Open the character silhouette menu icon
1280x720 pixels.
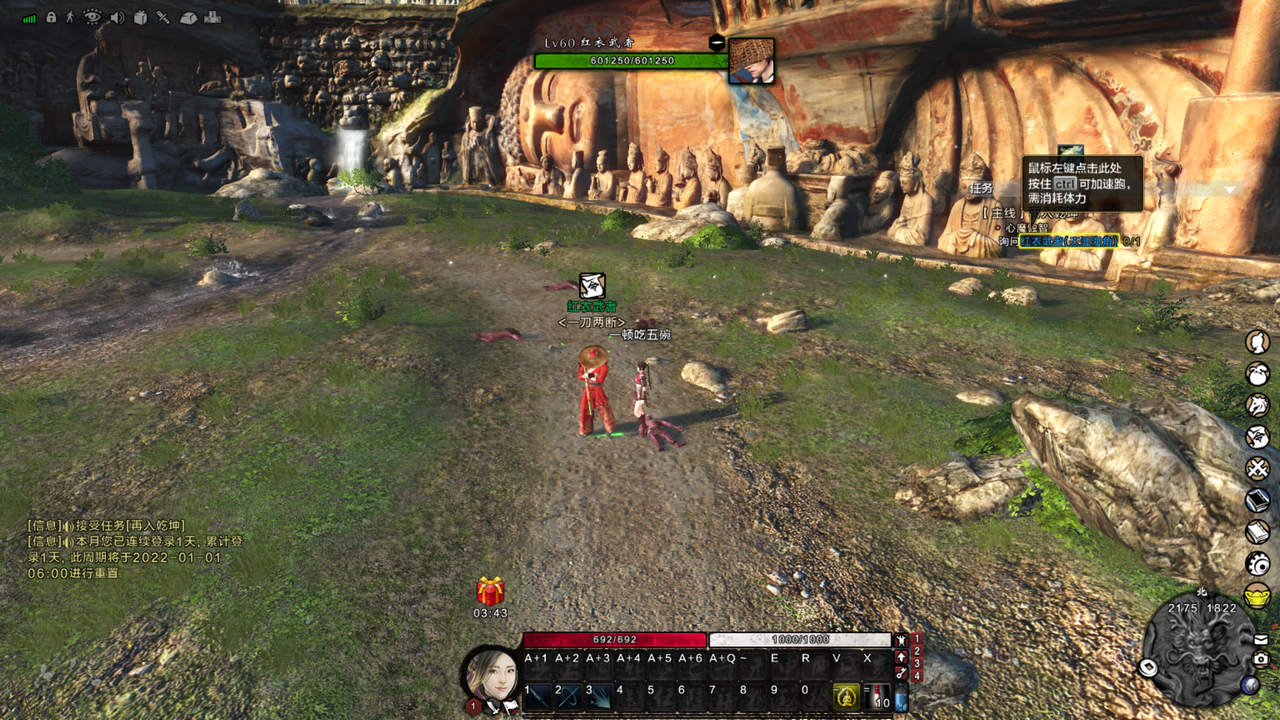click(1257, 343)
